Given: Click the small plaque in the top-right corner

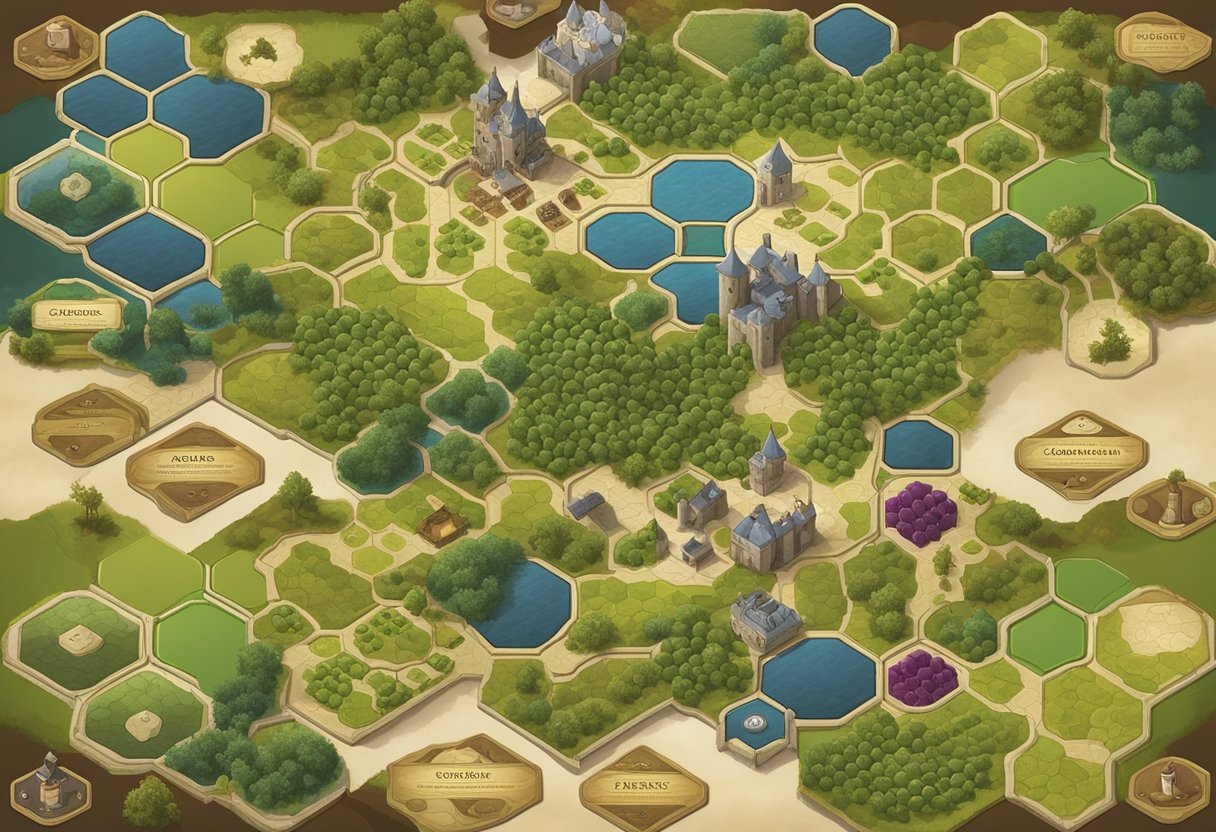Looking at the screenshot, I should pos(1163,42).
